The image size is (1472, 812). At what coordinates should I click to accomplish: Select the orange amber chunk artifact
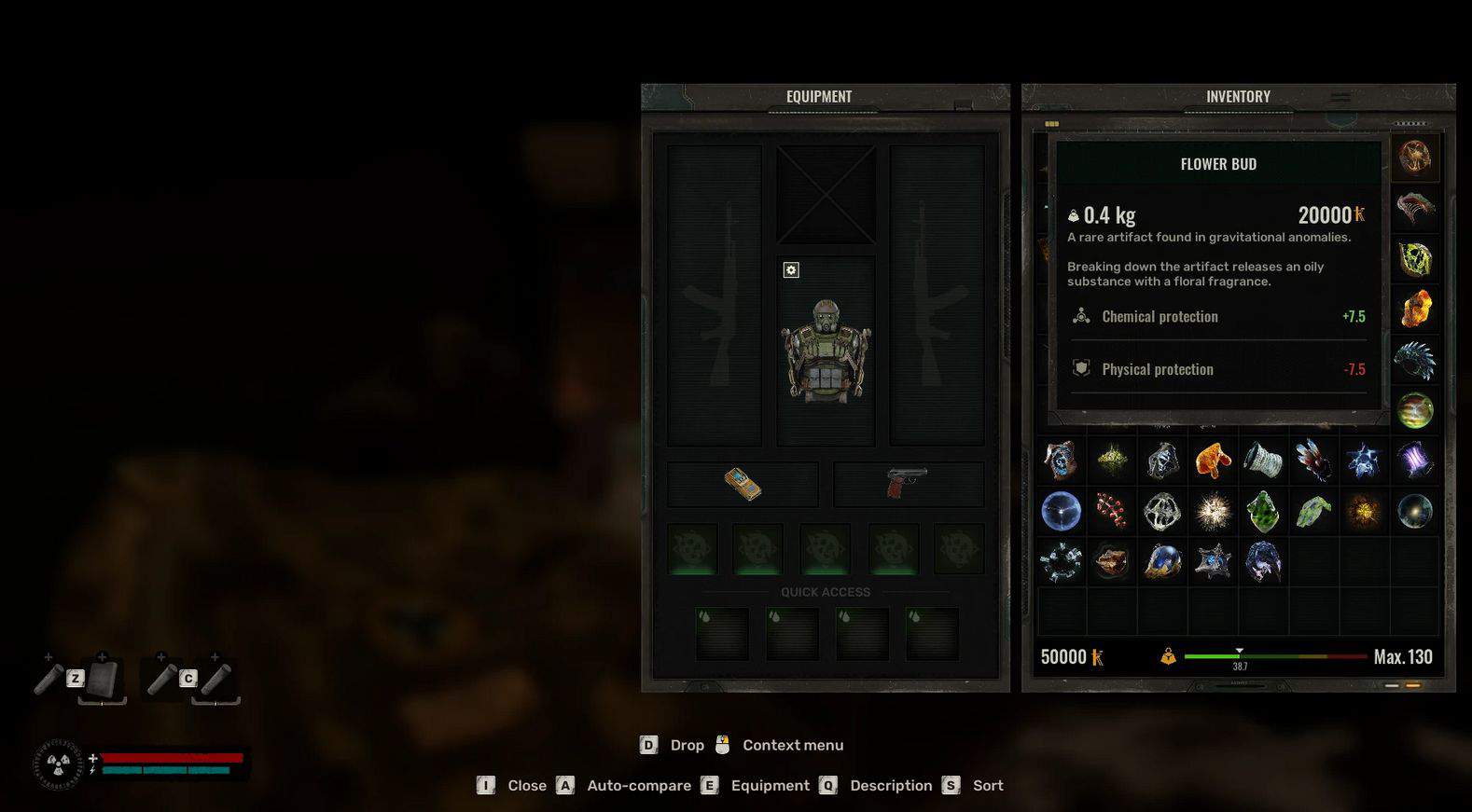coord(1213,460)
